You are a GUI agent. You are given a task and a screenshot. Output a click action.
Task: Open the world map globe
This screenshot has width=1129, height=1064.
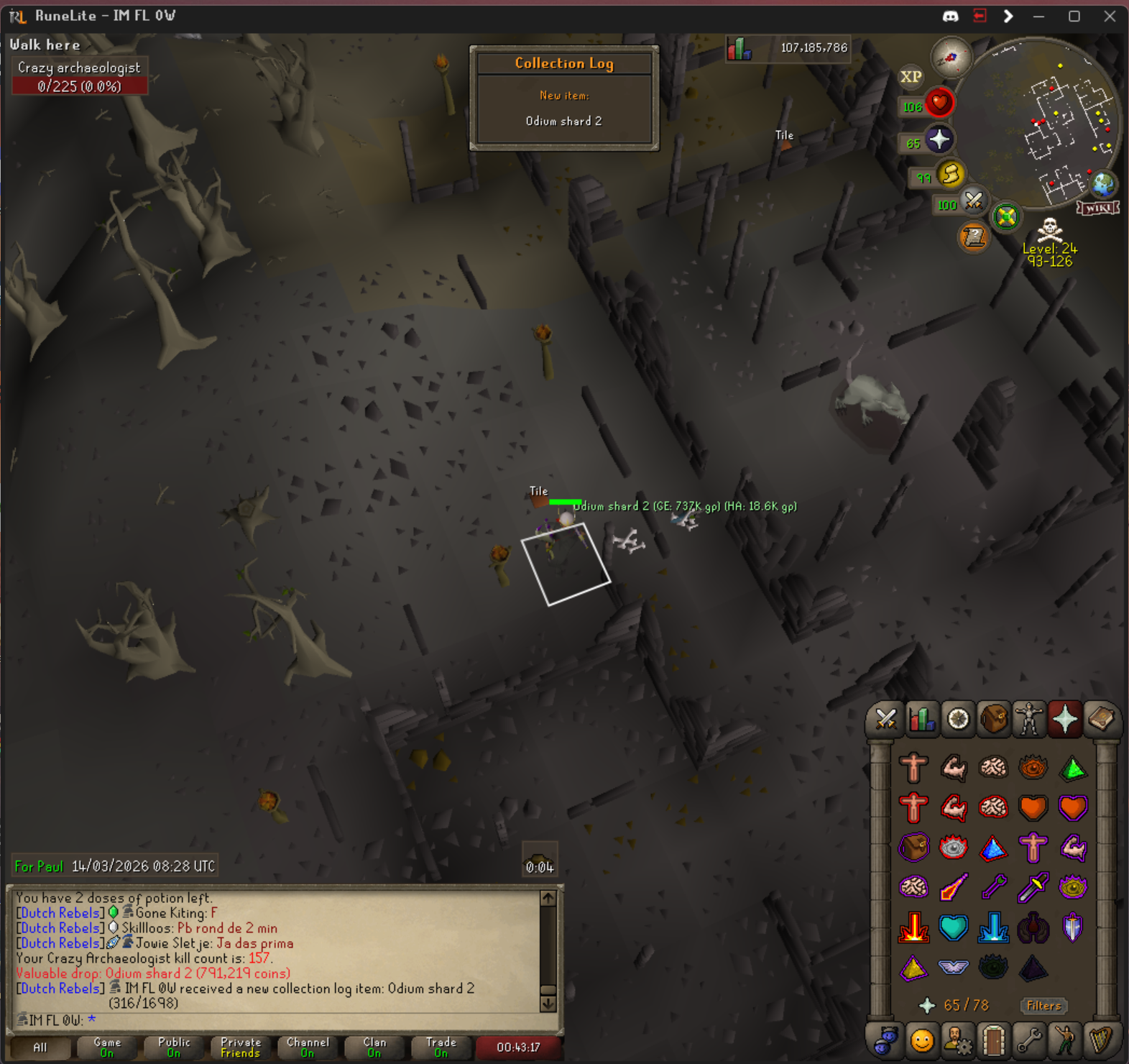[1103, 185]
